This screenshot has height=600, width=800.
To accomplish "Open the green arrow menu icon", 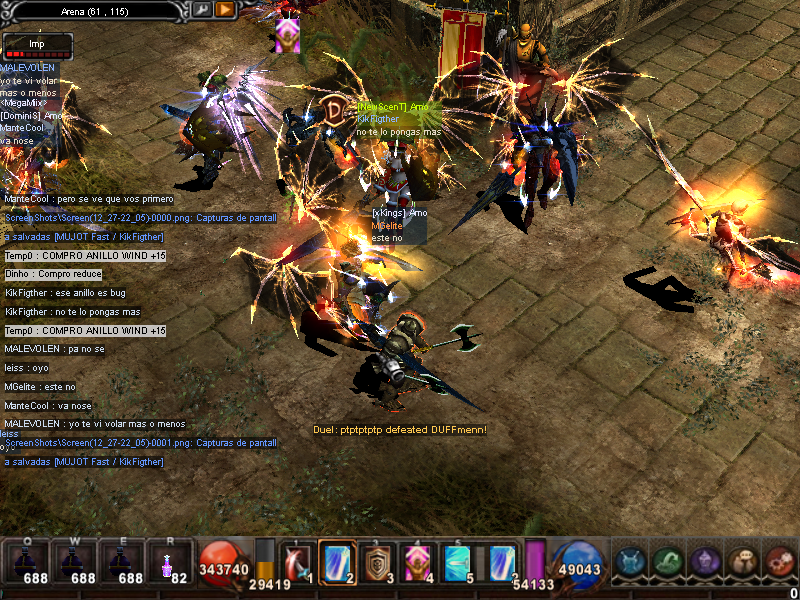I will 669,562.
